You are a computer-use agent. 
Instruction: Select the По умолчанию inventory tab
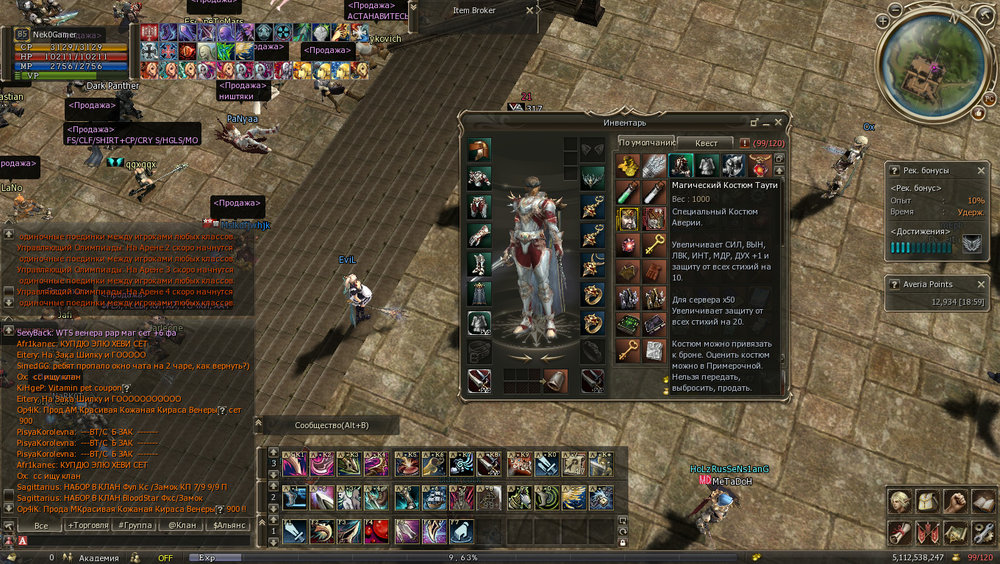(645, 143)
